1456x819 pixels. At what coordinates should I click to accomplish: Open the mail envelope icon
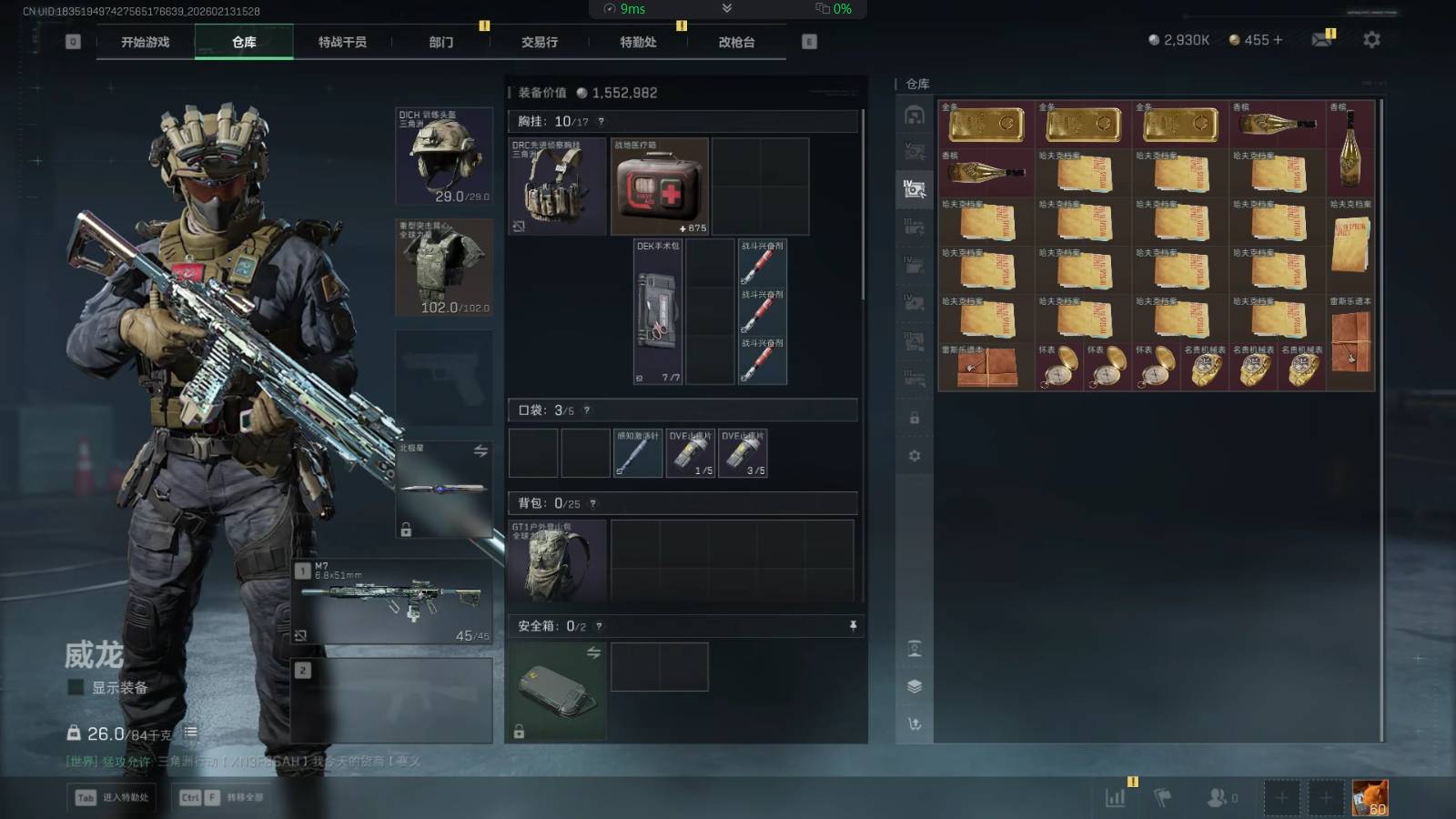pyautogui.click(x=1321, y=40)
